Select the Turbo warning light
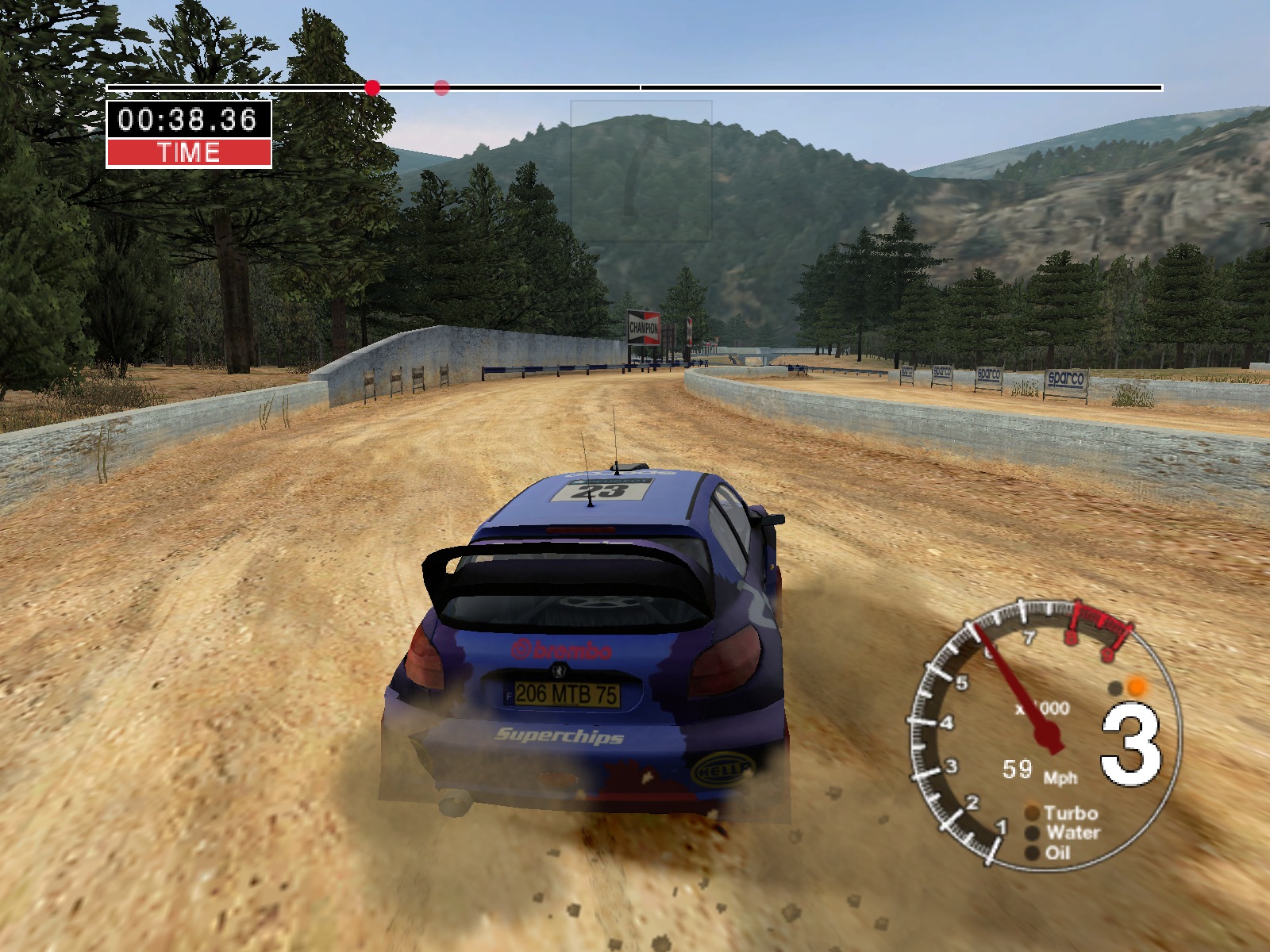1270x952 pixels. 1033,813
